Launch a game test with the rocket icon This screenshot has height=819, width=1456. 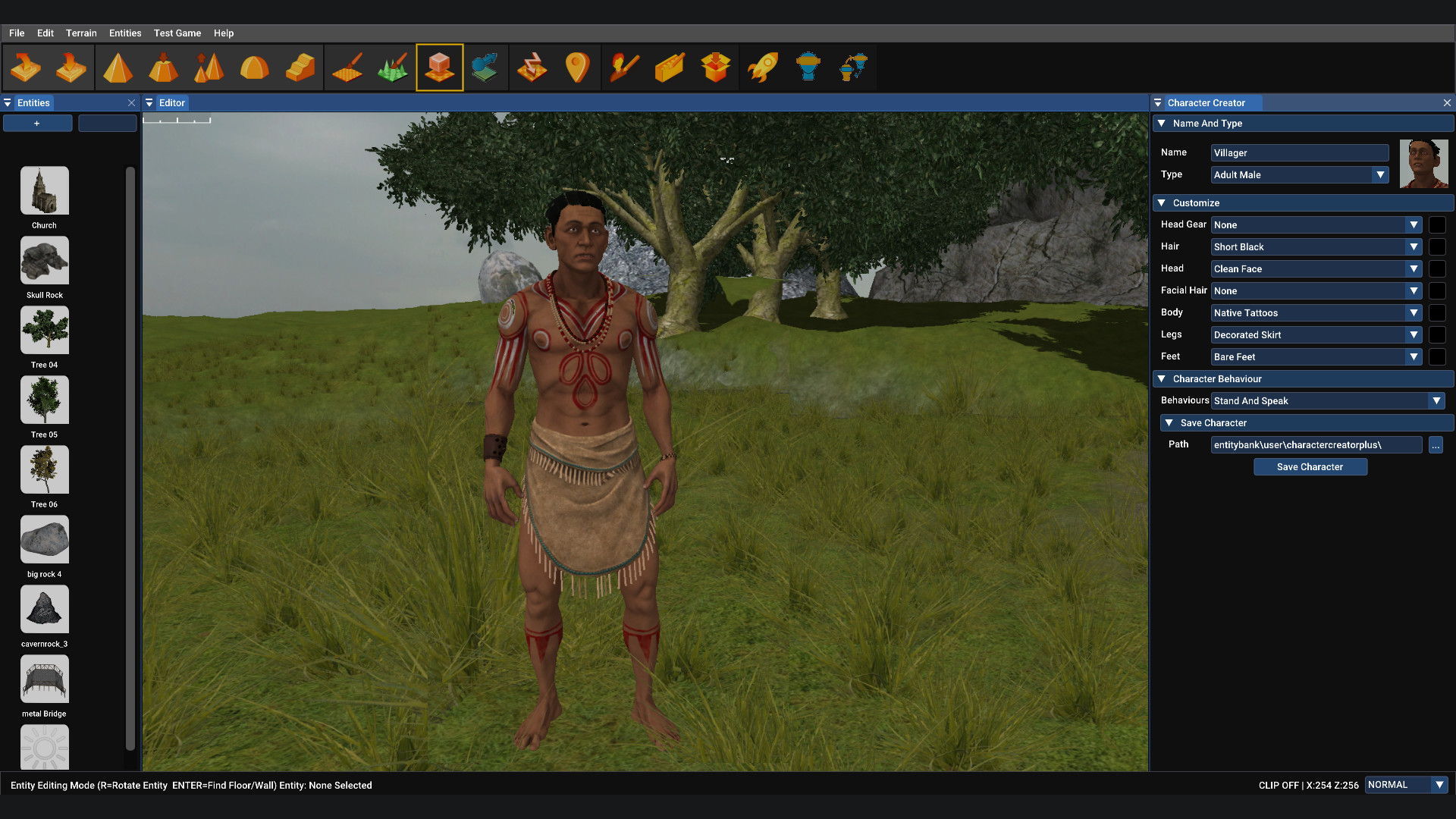763,67
